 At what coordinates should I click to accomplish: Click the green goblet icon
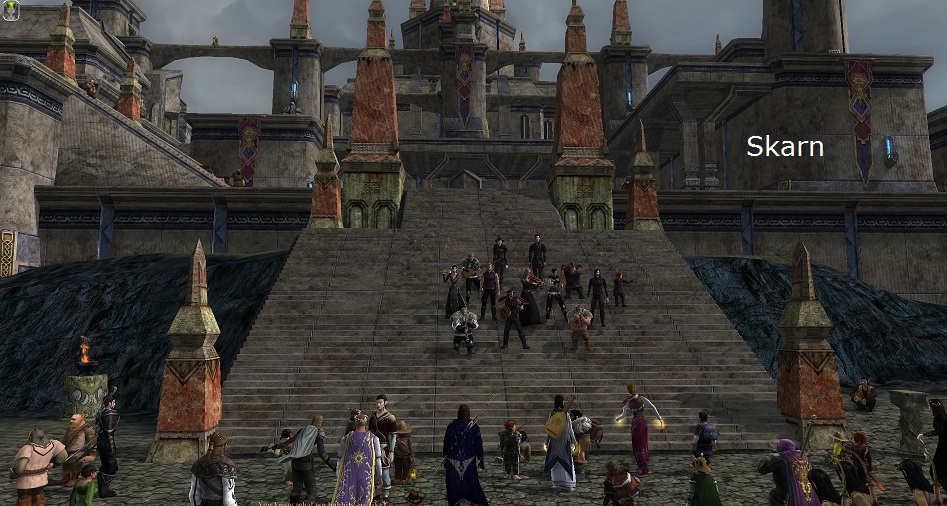coord(11,11)
